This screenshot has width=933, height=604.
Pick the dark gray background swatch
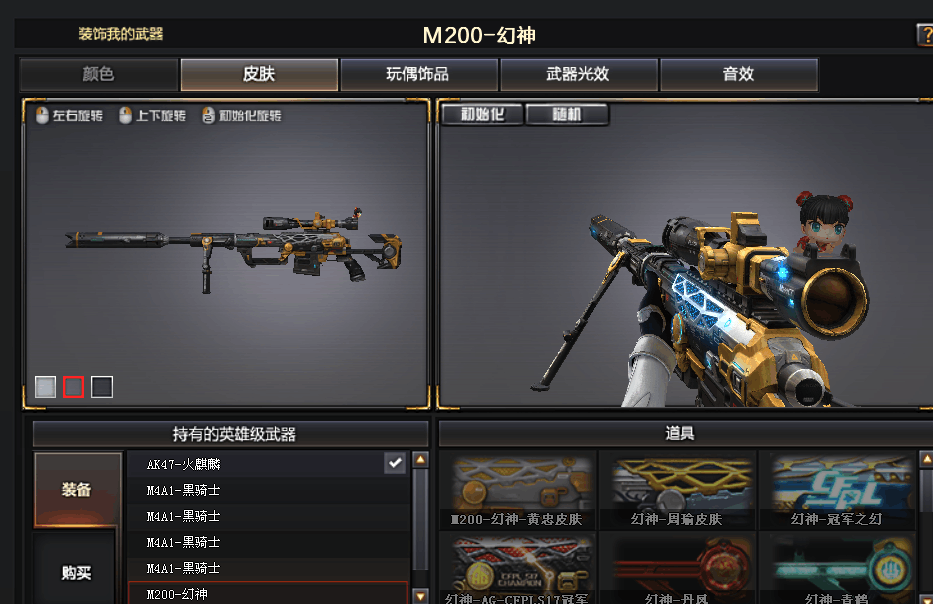click(x=102, y=387)
